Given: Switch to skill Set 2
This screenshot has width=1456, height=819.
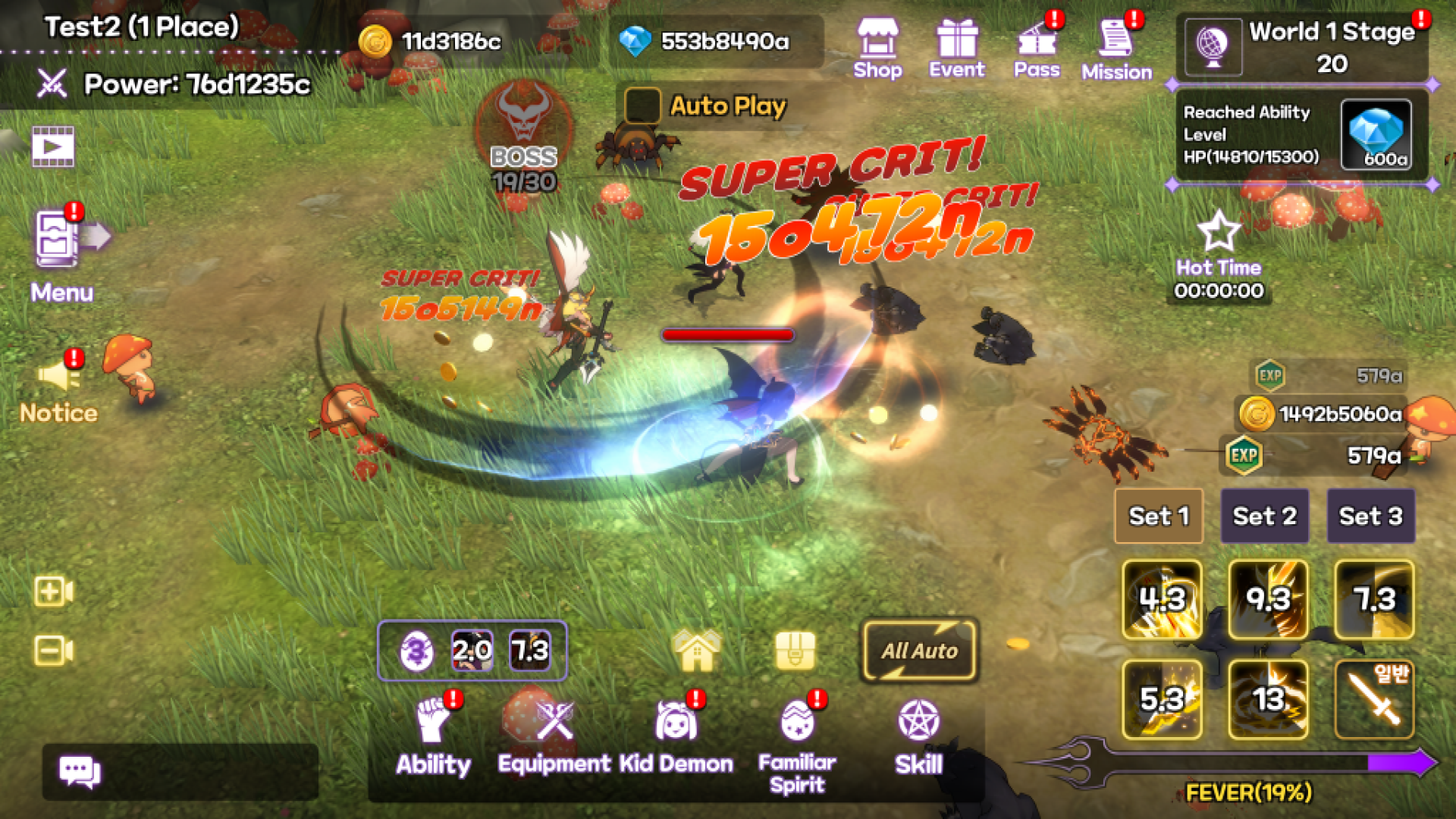Looking at the screenshot, I should [x=1264, y=516].
